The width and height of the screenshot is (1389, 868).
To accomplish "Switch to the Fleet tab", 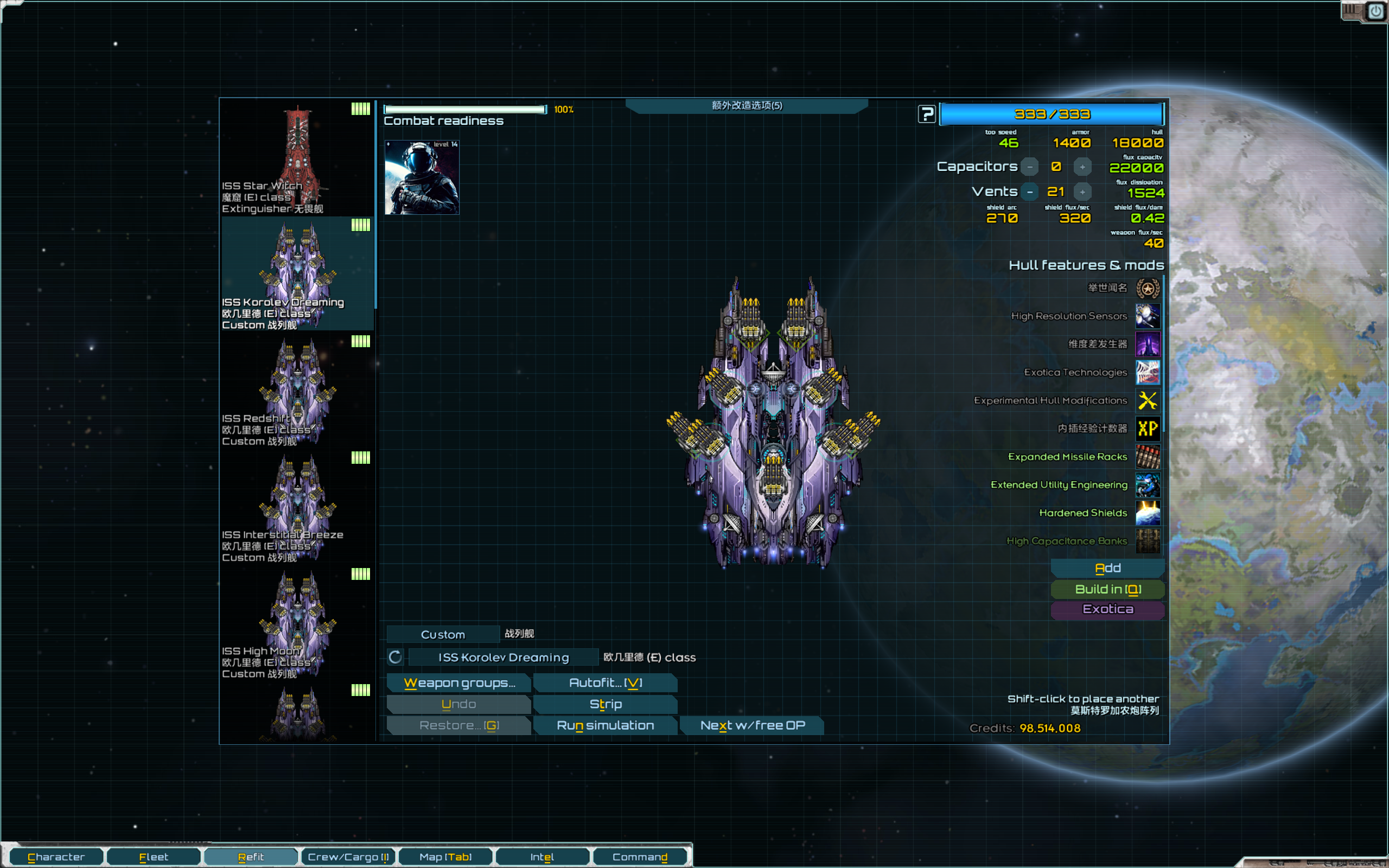I will click(153, 857).
